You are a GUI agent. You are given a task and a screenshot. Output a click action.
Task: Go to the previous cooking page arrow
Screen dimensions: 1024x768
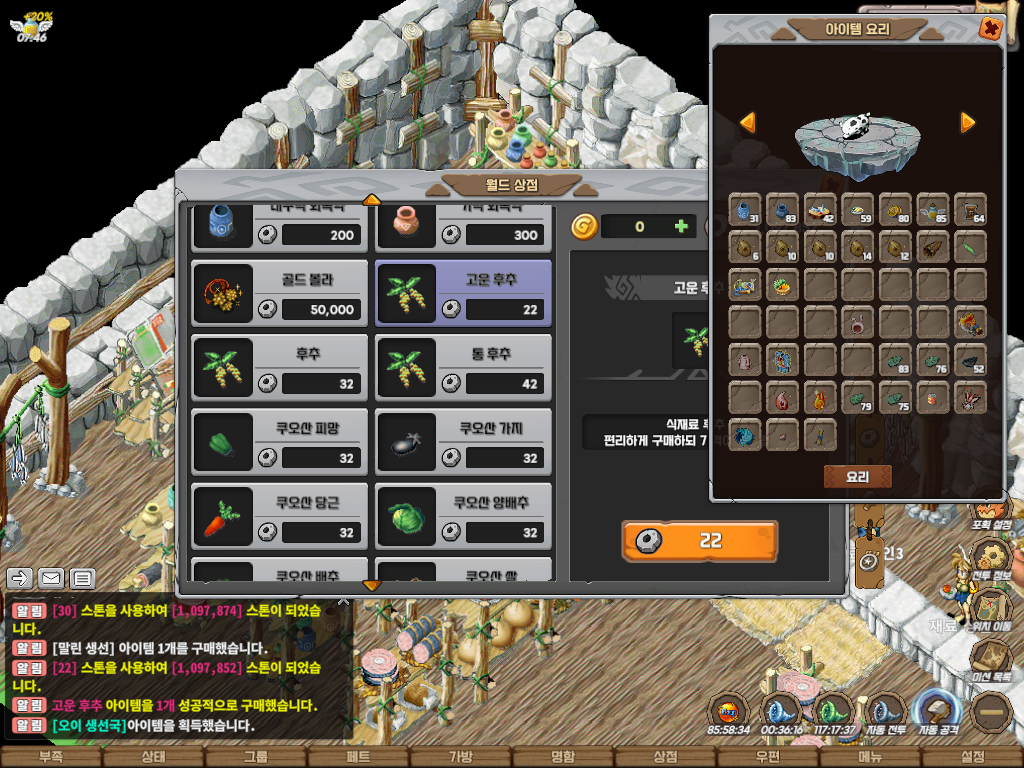(747, 122)
